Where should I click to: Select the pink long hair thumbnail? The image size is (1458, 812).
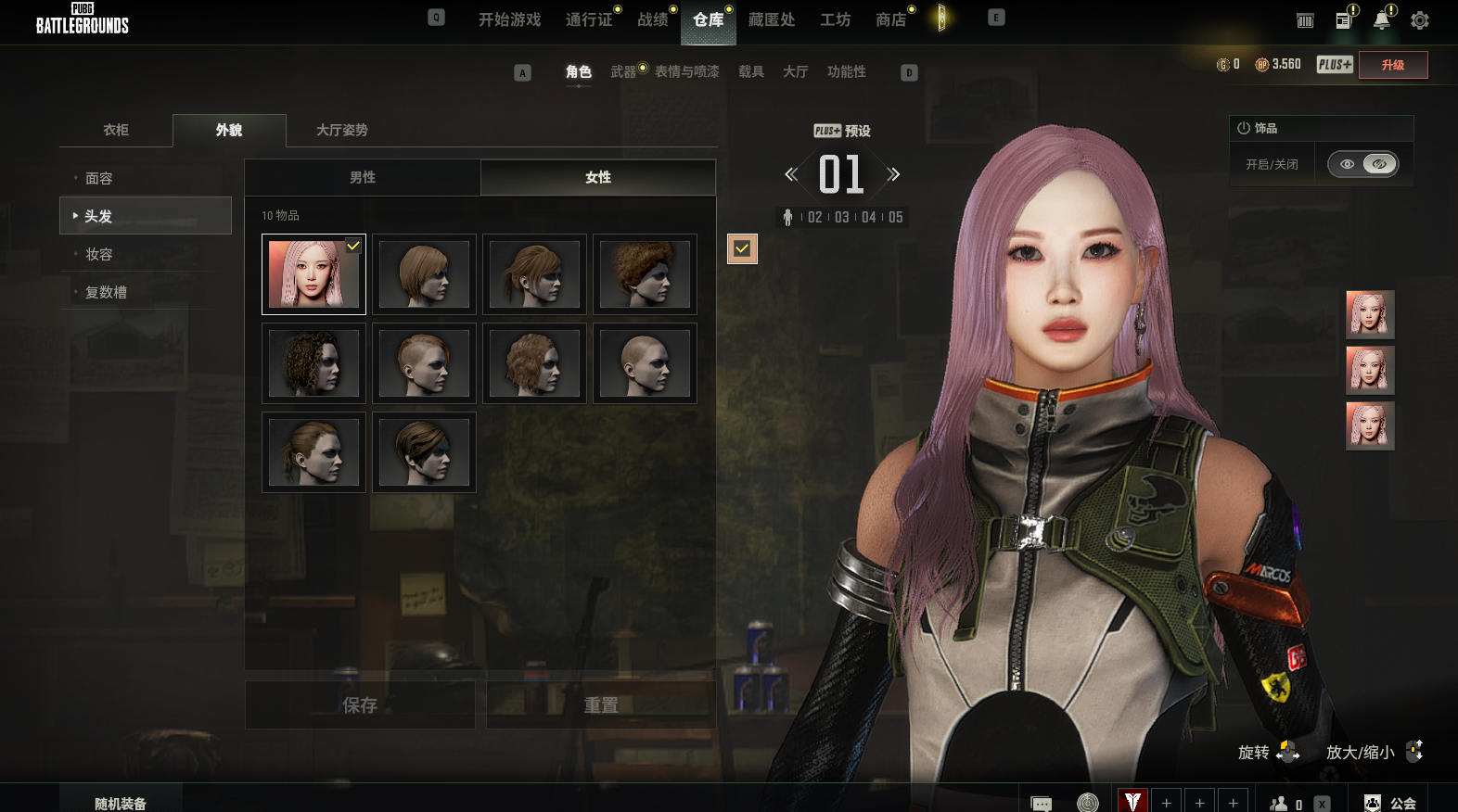click(313, 274)
